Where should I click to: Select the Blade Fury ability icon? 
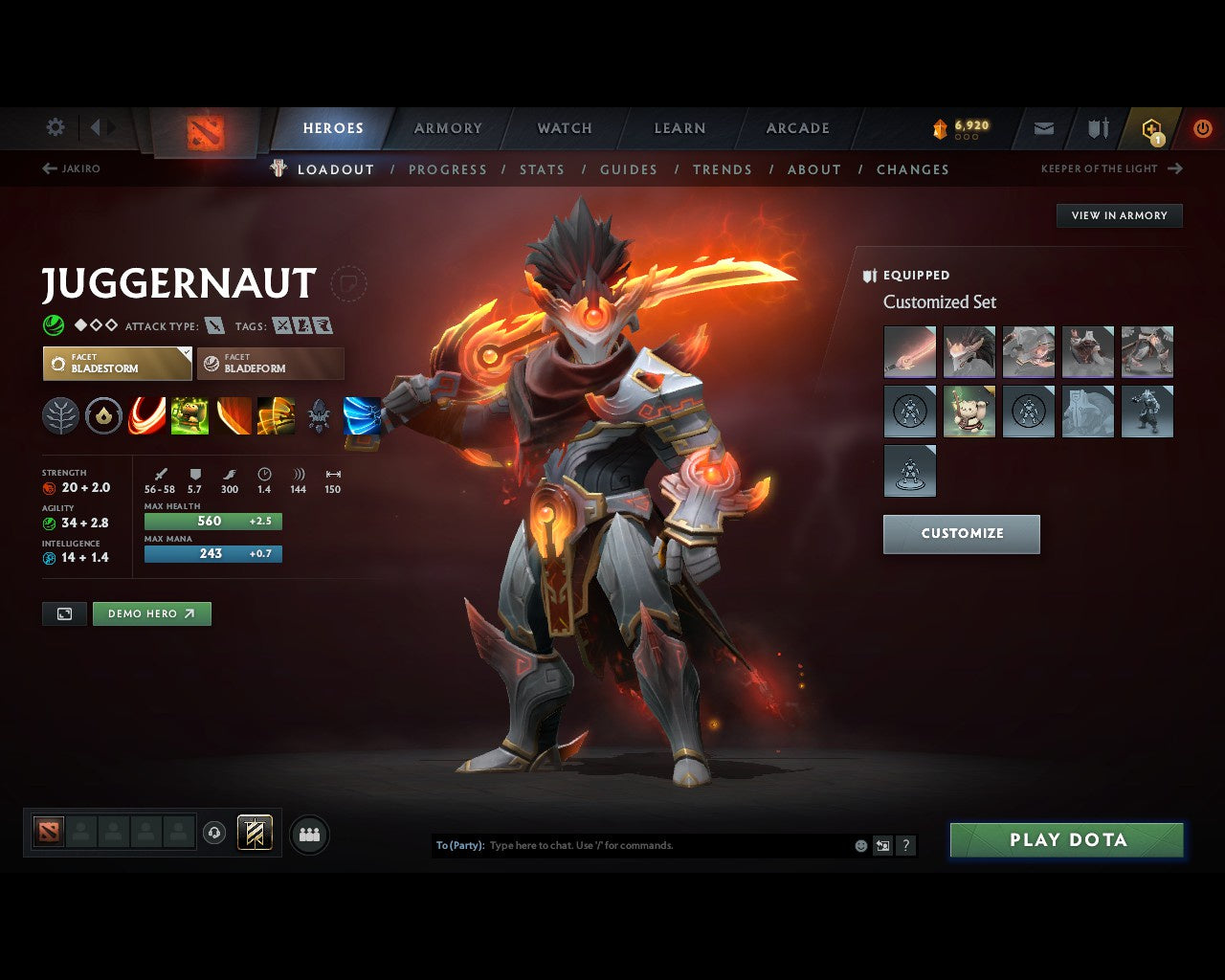(x=146, y=414)
